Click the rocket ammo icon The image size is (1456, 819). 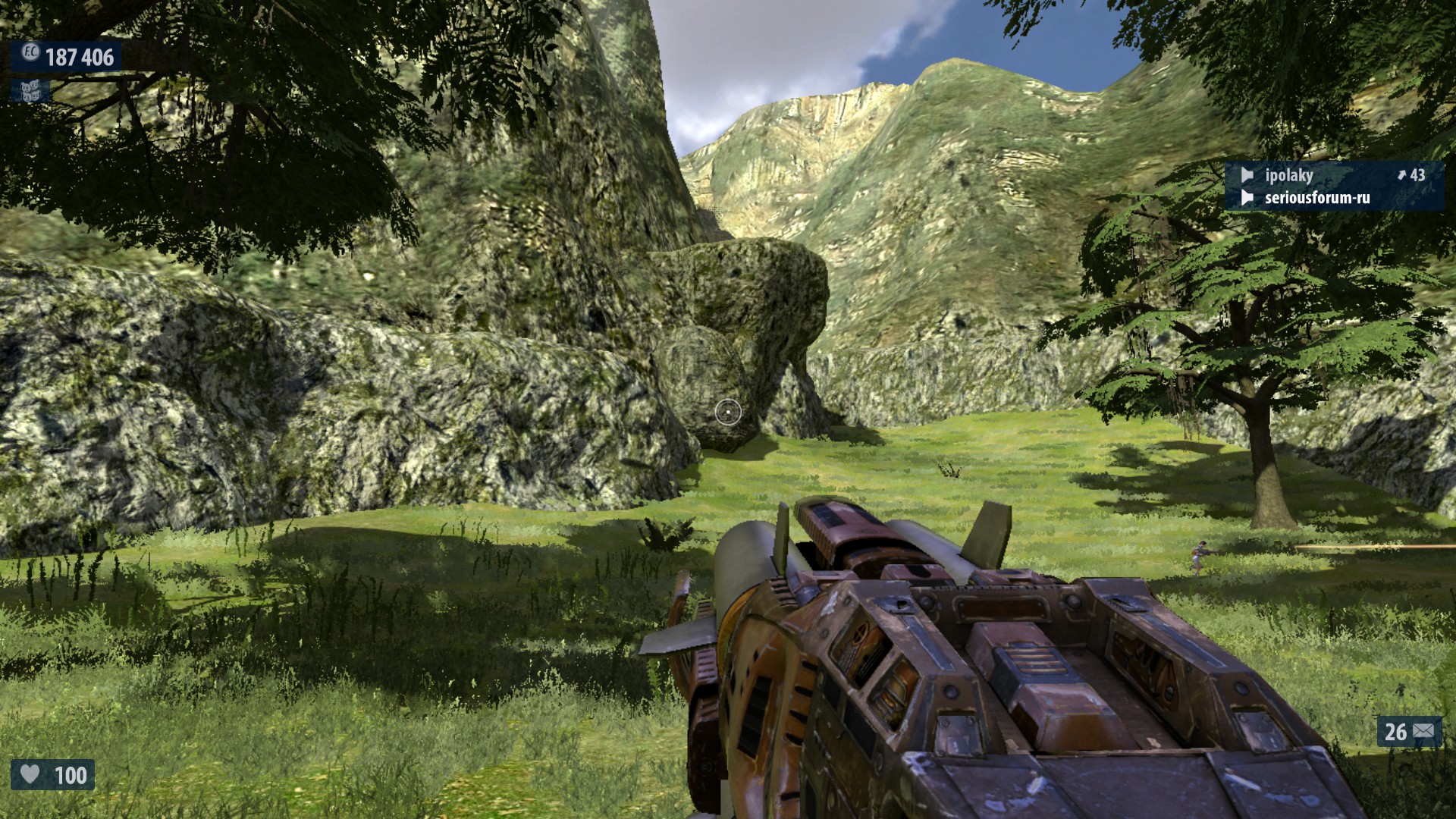click(1423, 731)
